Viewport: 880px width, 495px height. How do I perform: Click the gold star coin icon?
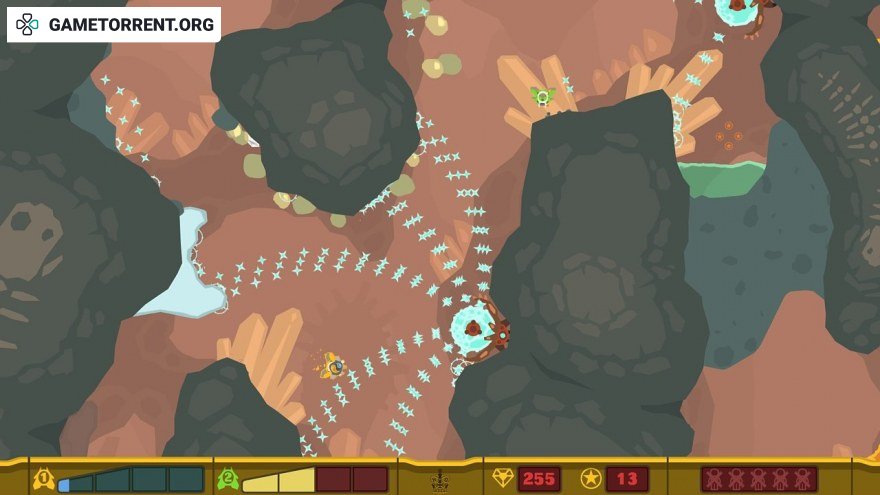(x=591, y=479)
